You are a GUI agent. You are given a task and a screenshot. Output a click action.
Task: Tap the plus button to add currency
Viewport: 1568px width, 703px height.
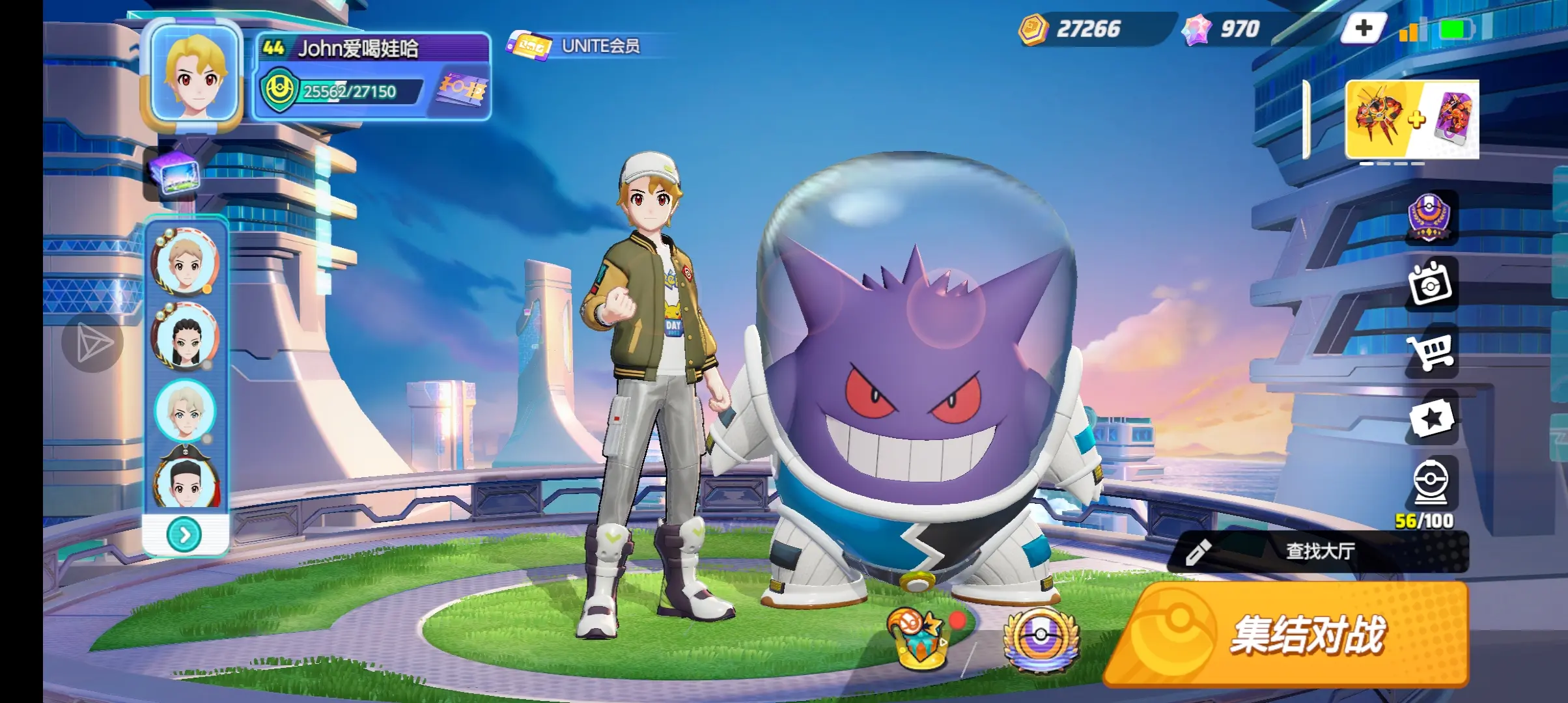pyautogui.click(x=1363, y=29)
